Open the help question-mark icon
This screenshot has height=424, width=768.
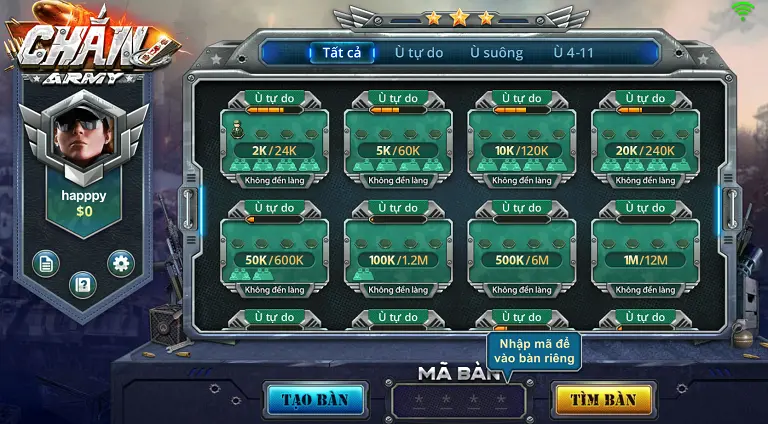pyautogui.click(x=83, y=285)
